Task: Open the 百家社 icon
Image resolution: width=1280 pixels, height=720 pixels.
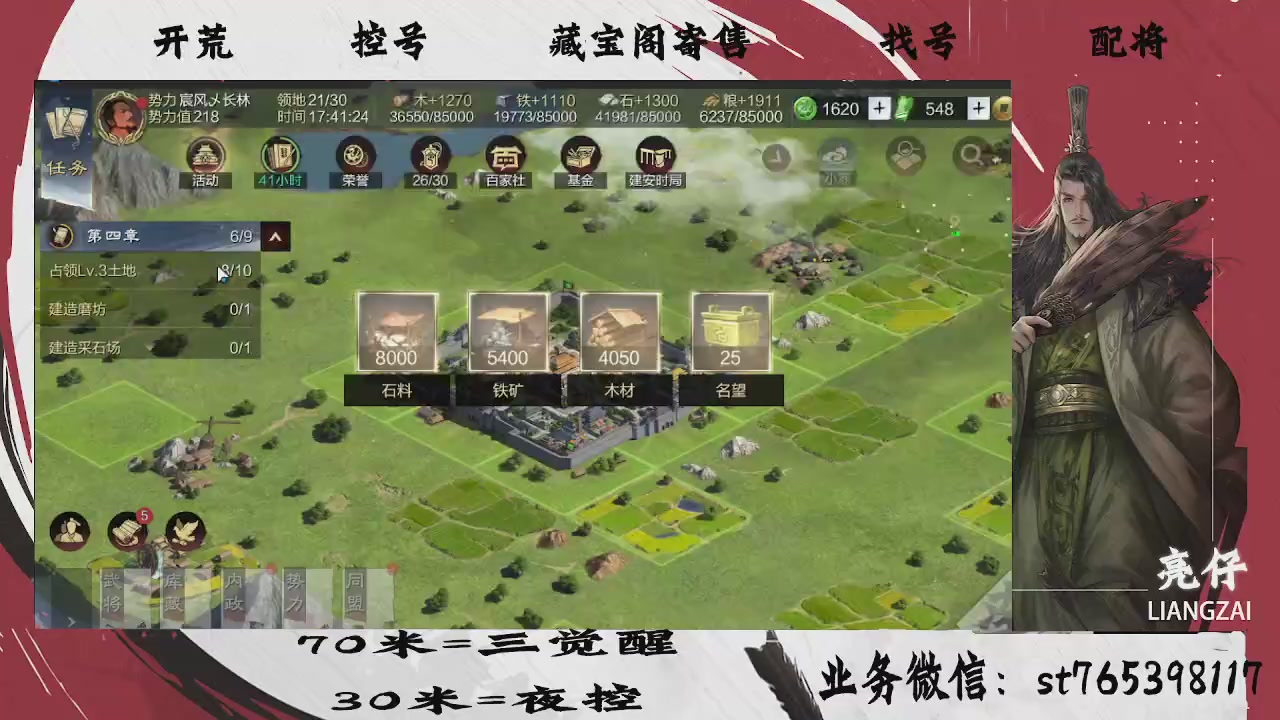Action: click(x=505, y=157)
